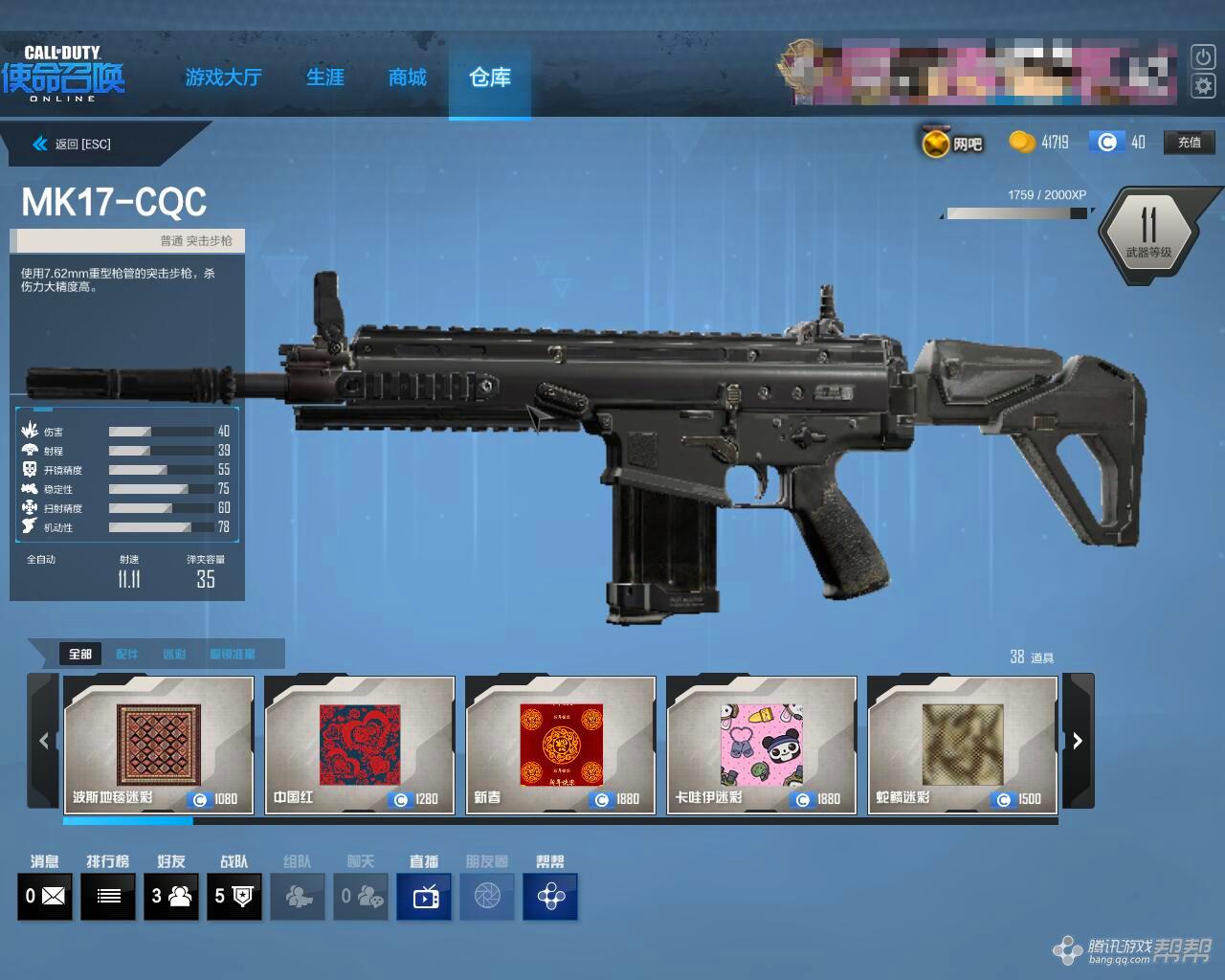1225x980 pixels.
Task: Open the 好友 friends list
Action: [171, 897]
